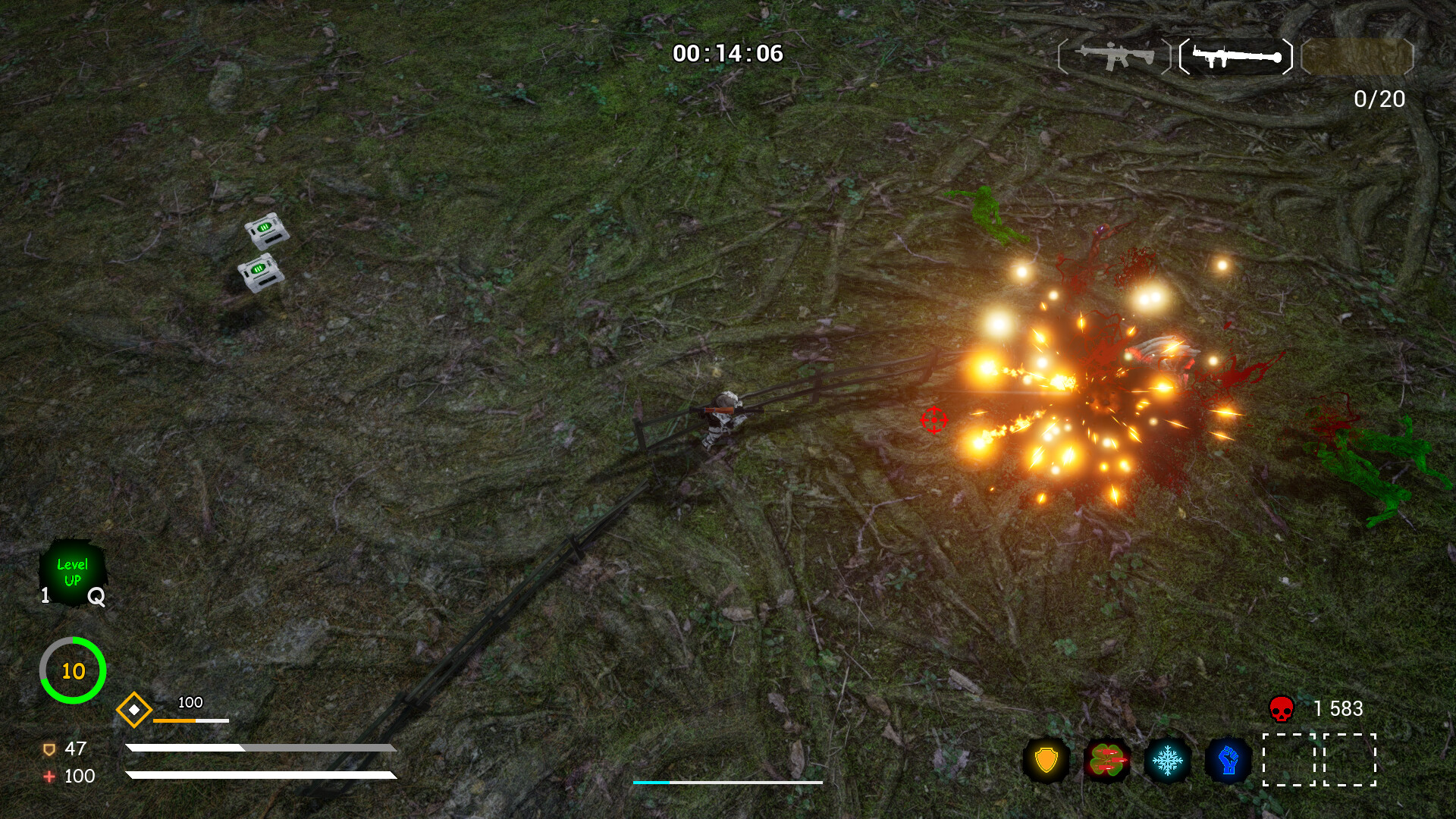
Task: Select the assault rifle weapon slot
Action: (1112, 55)
